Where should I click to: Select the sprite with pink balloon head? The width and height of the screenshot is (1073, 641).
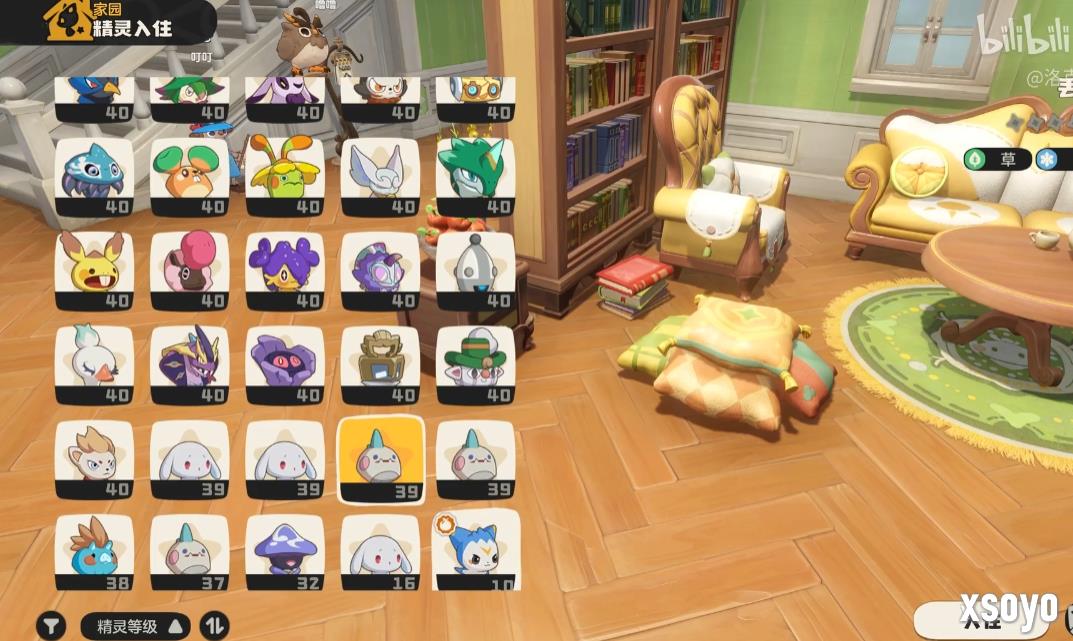[x=189, y=270]
